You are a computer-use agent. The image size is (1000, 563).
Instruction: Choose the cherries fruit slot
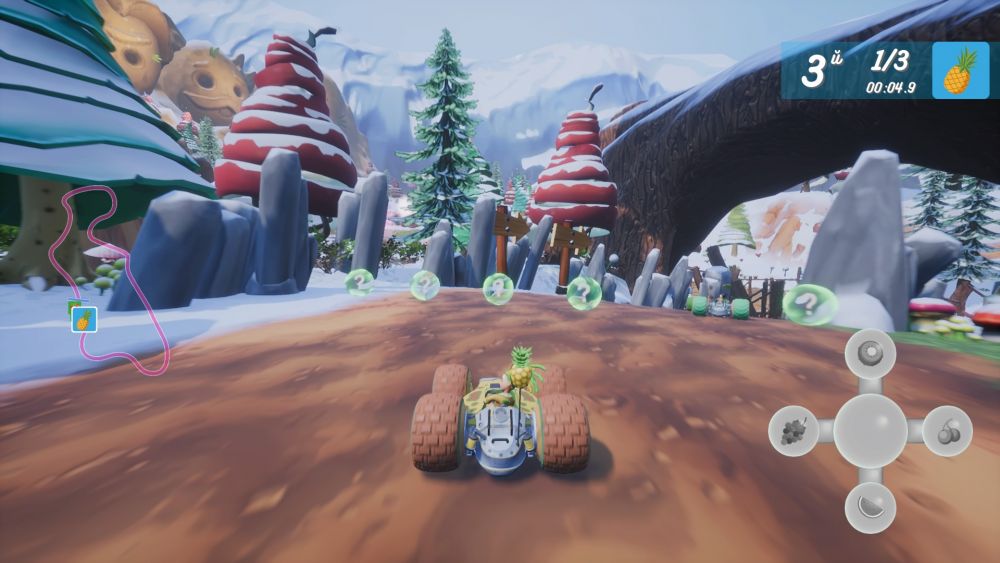pyautogui.click(x=946, y=431)
